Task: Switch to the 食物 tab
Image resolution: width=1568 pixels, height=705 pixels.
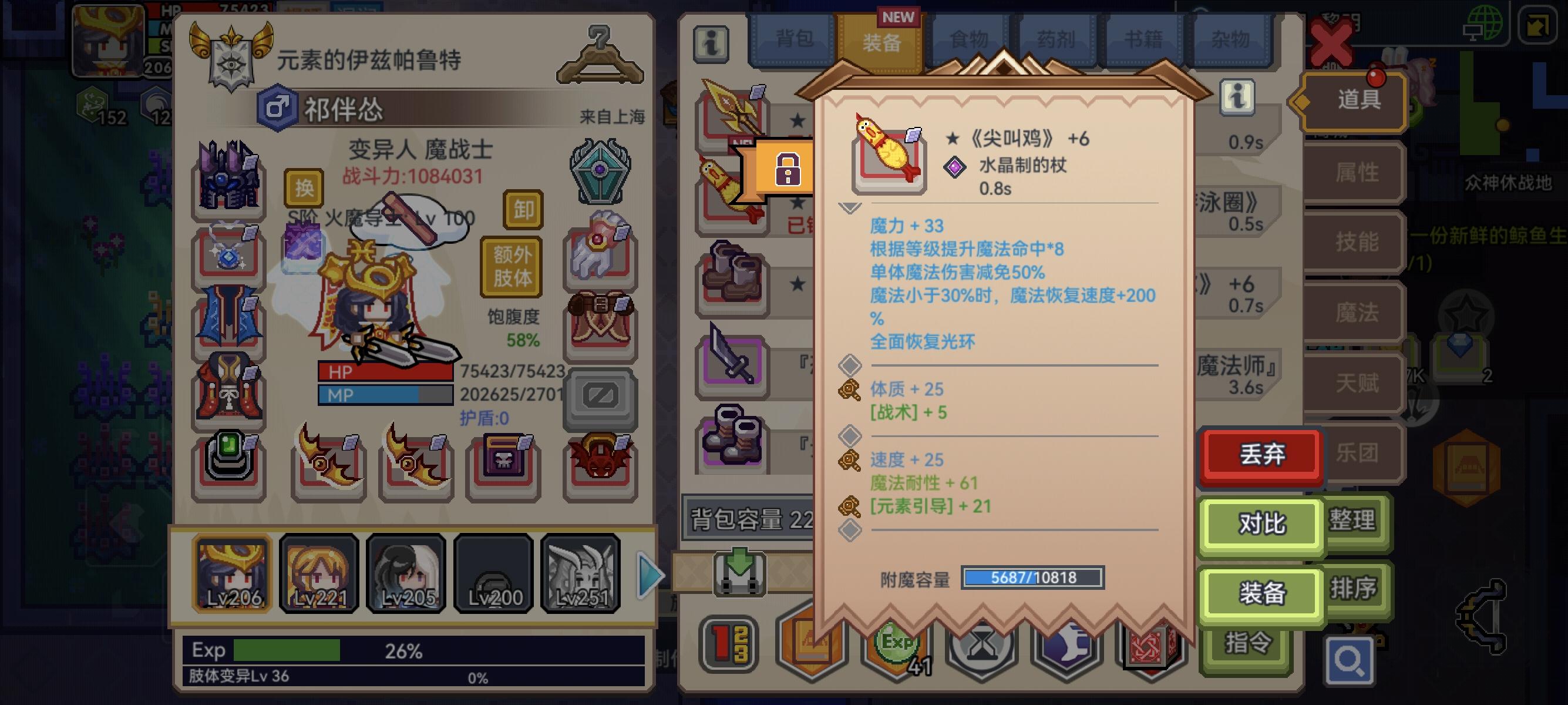Action: coord(968,38)
